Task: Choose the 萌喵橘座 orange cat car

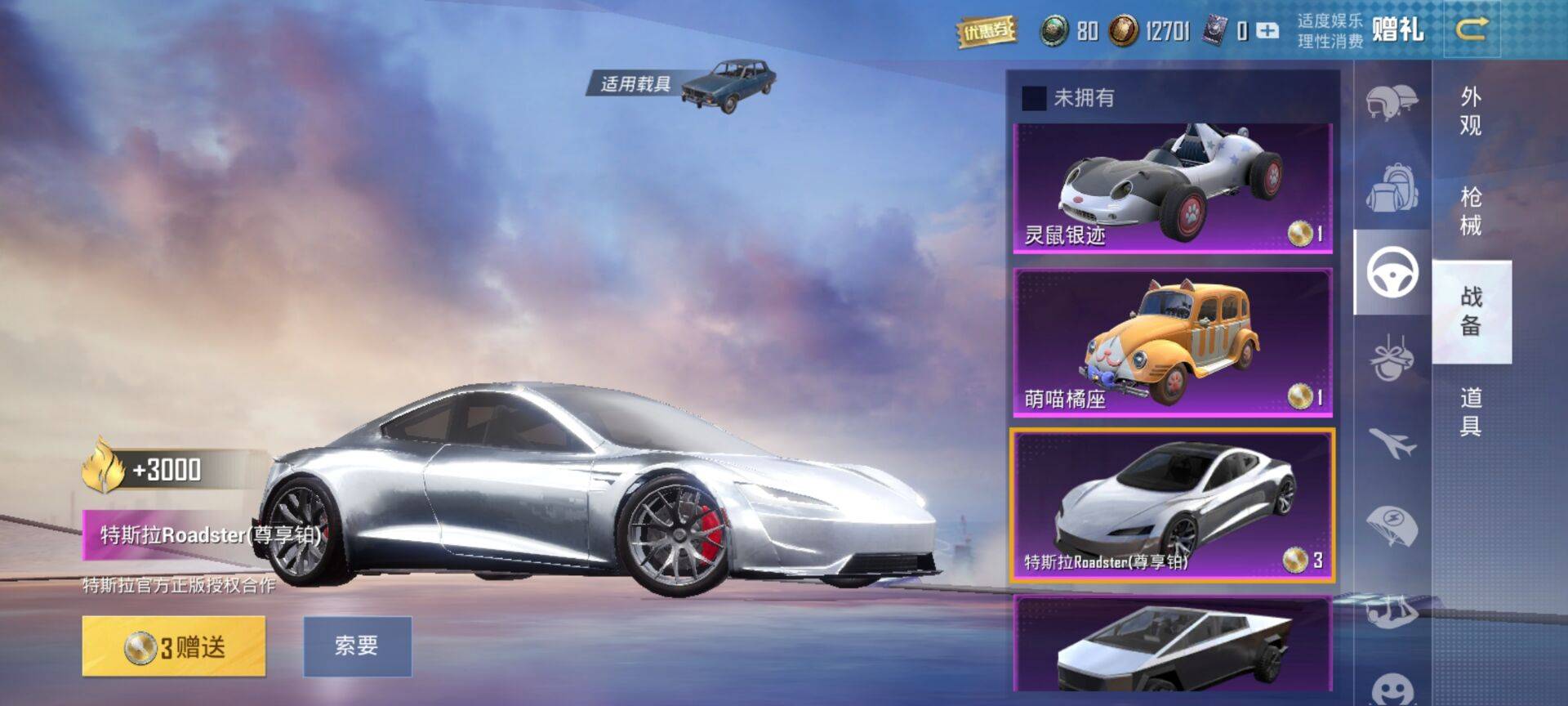Action: click(x=1172, y=343)
